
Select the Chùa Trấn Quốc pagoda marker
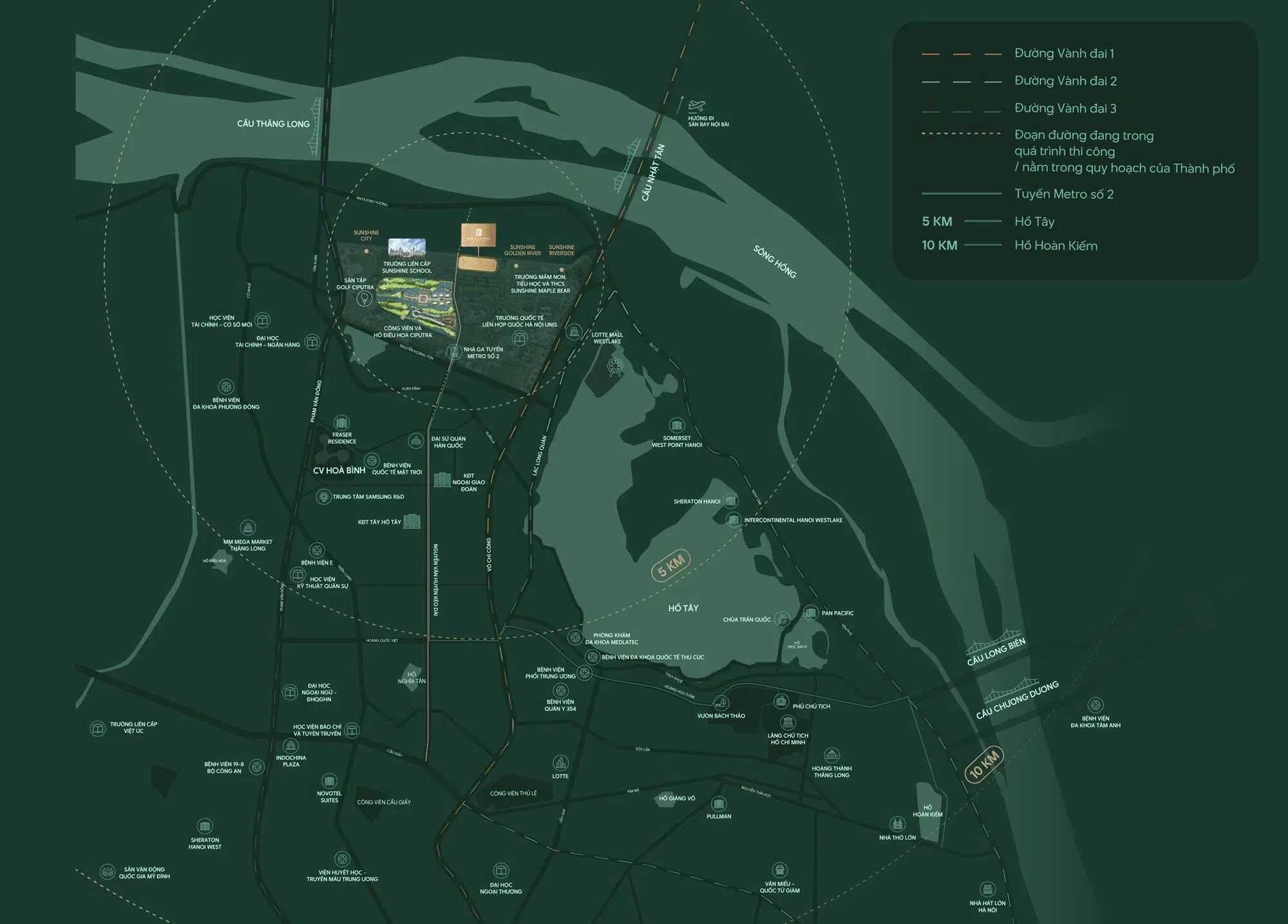pos(782,619)
